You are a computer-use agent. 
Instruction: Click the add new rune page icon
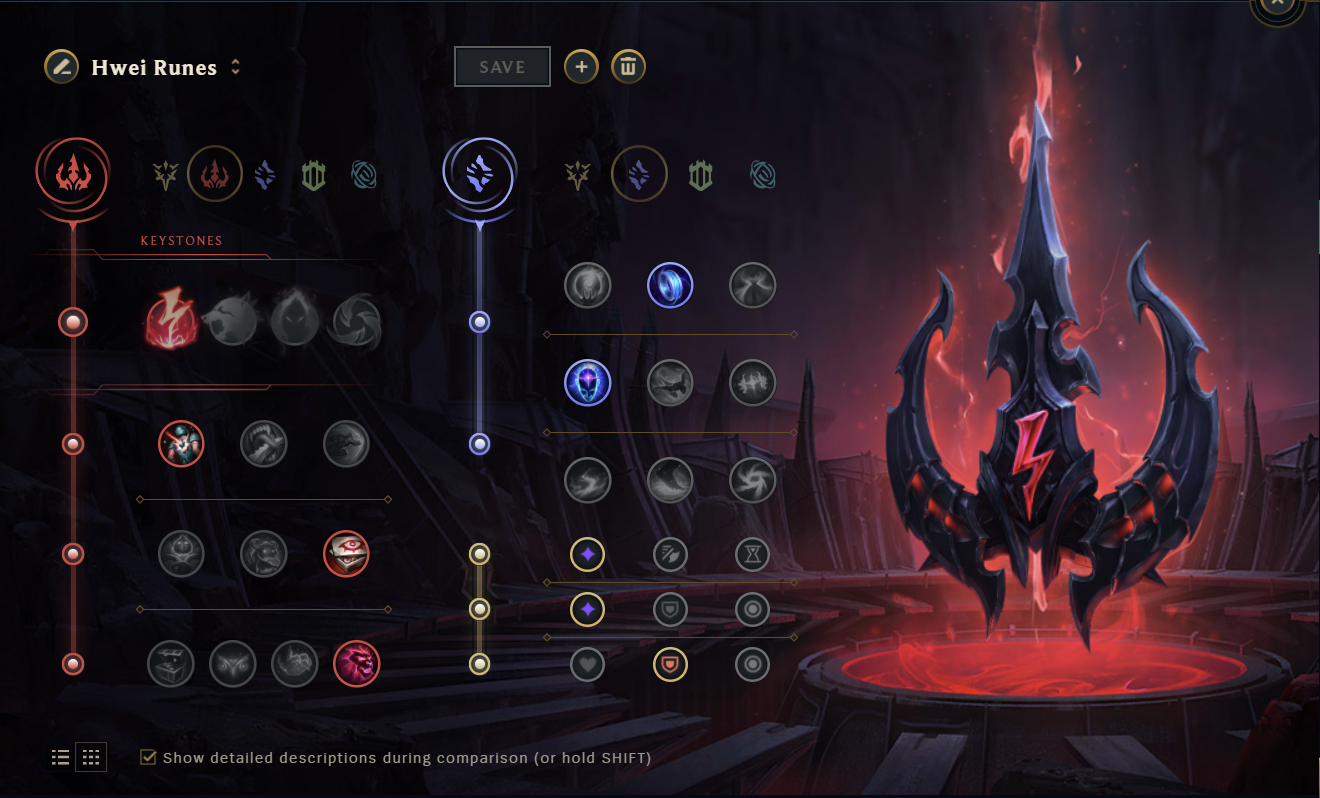click(x=581, y=66)
